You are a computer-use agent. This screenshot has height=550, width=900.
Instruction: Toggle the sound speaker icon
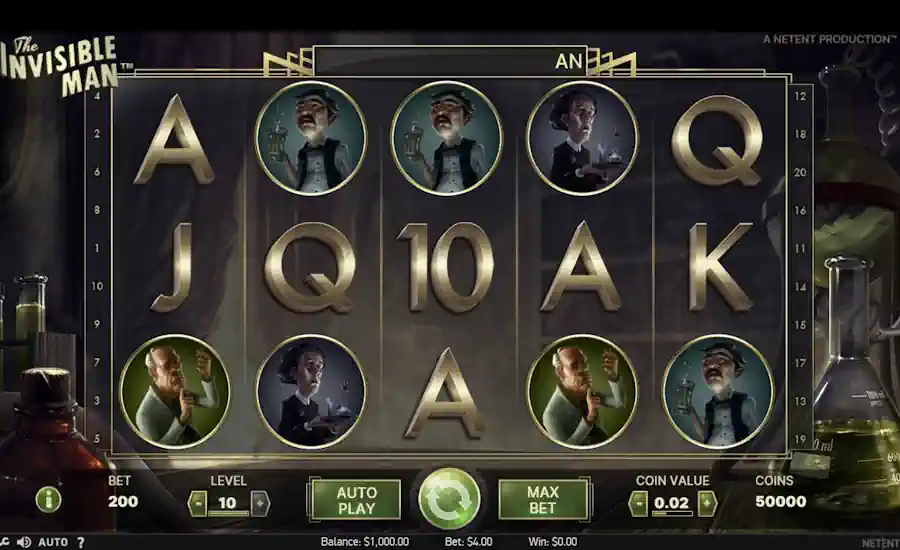(x=24, y=542)
